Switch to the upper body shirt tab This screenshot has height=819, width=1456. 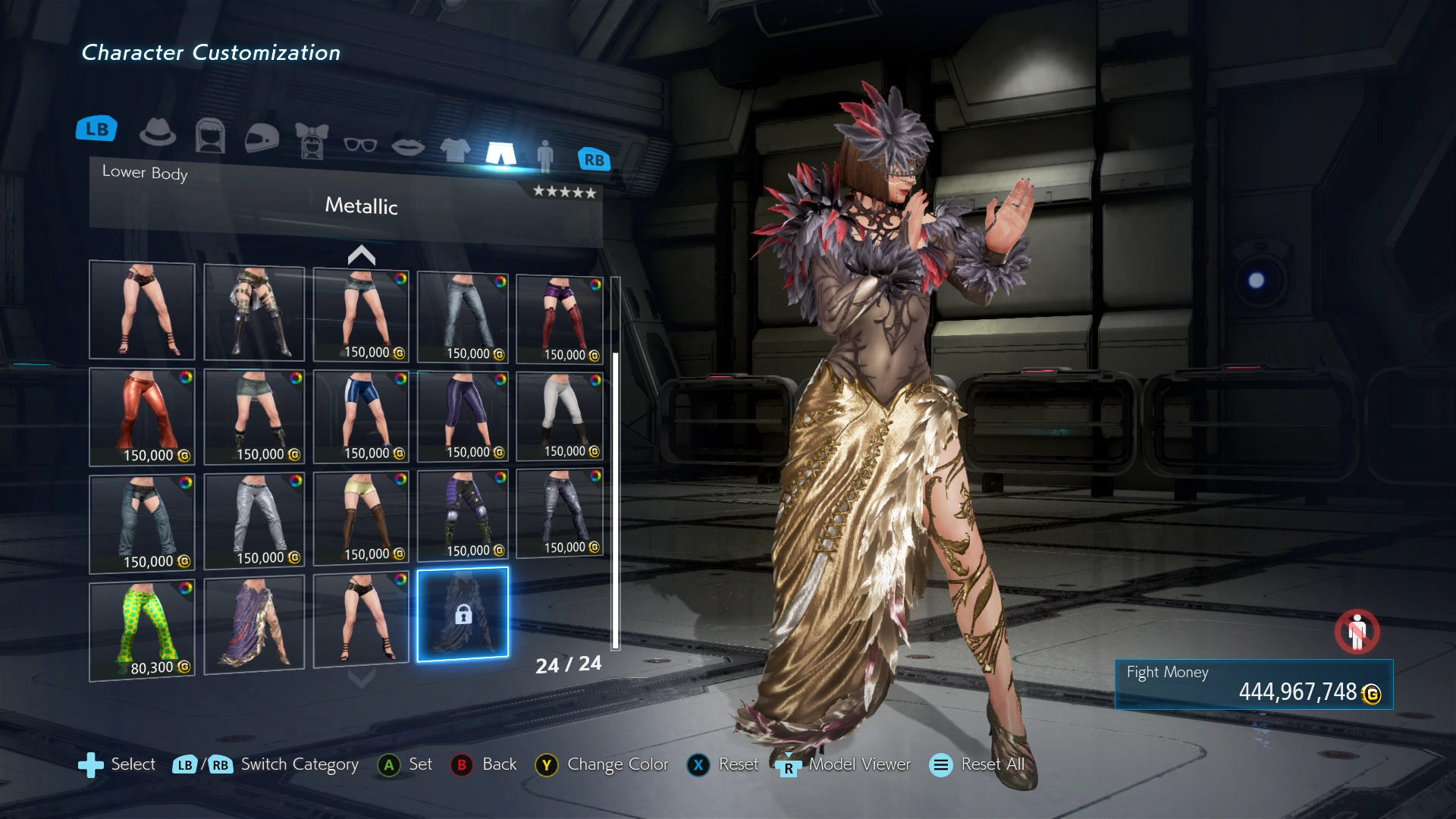455,149
